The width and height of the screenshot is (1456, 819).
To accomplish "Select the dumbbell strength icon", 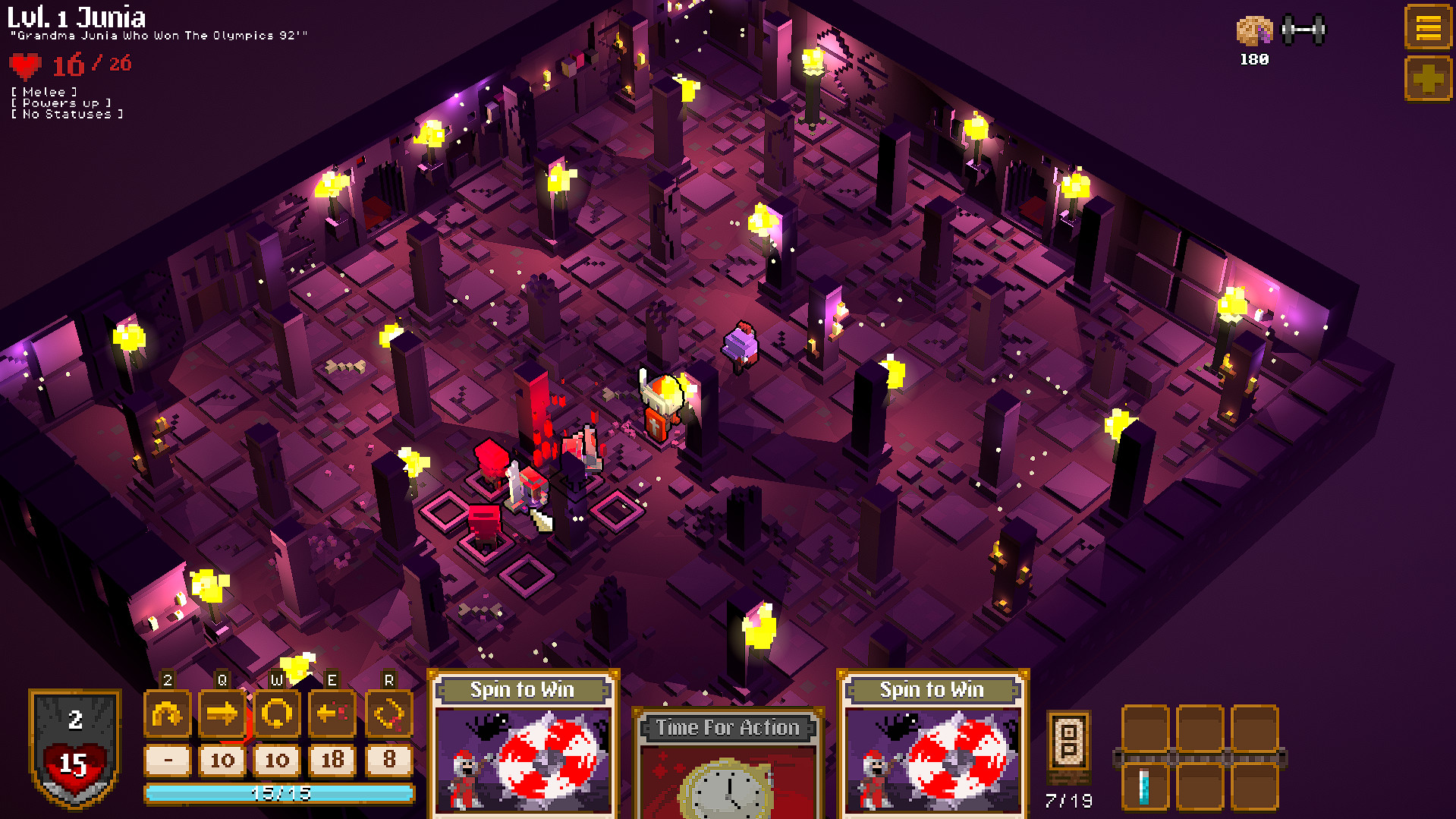I will pos(1305,30).
